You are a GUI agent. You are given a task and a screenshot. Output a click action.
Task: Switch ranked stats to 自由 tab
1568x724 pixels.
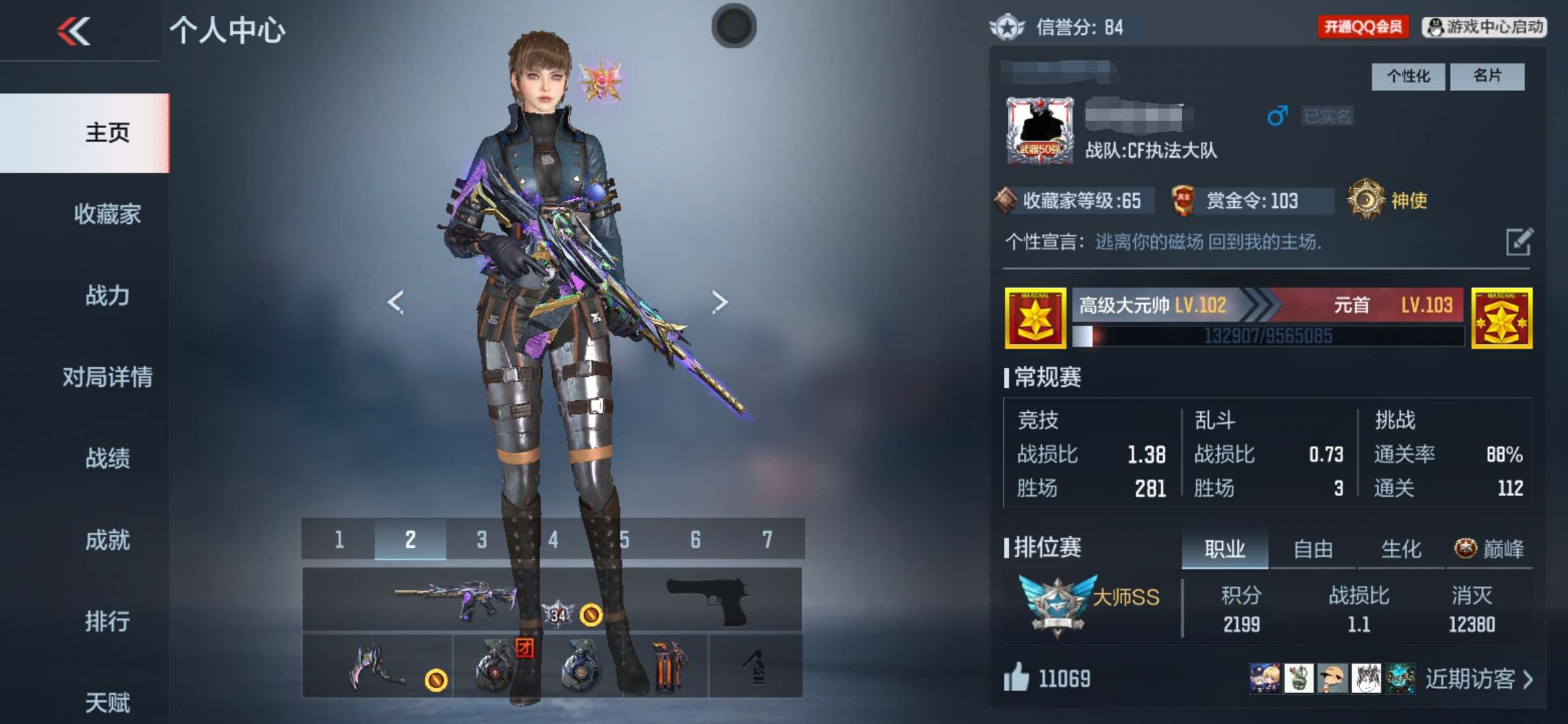(1313, 550)
